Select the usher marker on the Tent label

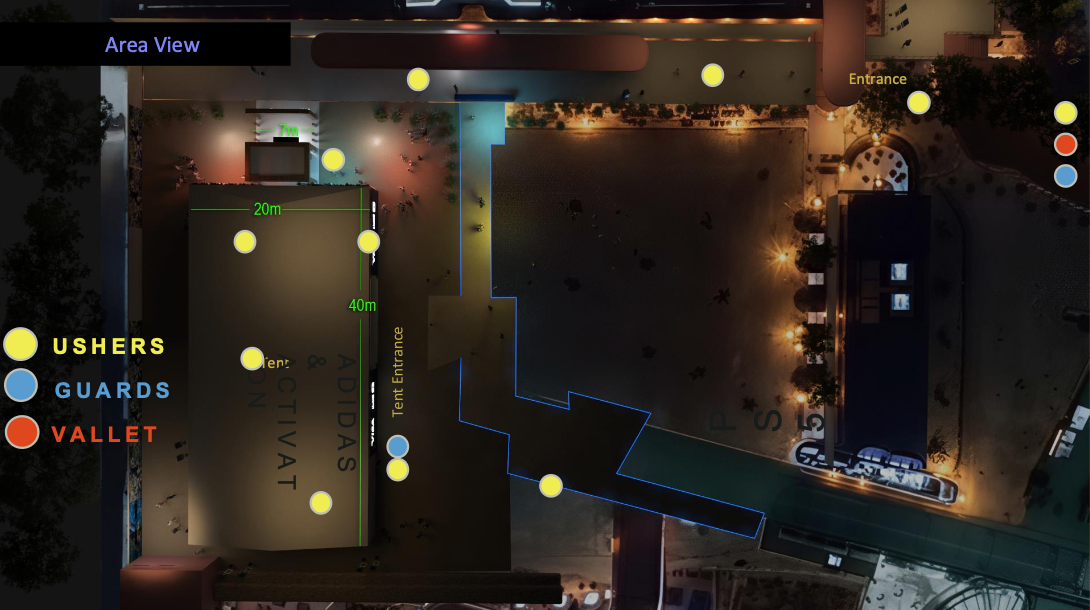click(252, 359)
